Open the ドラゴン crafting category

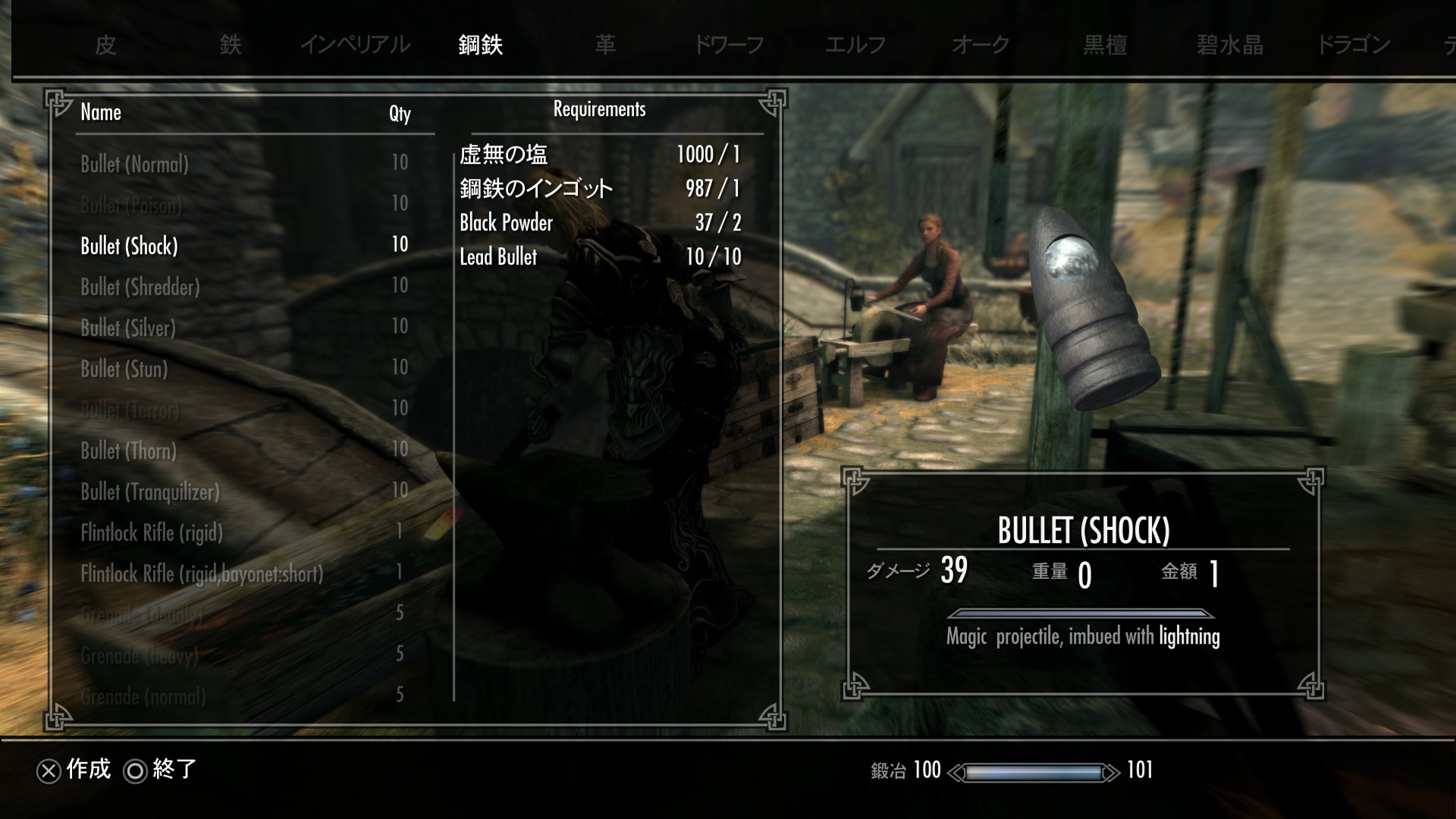[x=1354, y=45]
